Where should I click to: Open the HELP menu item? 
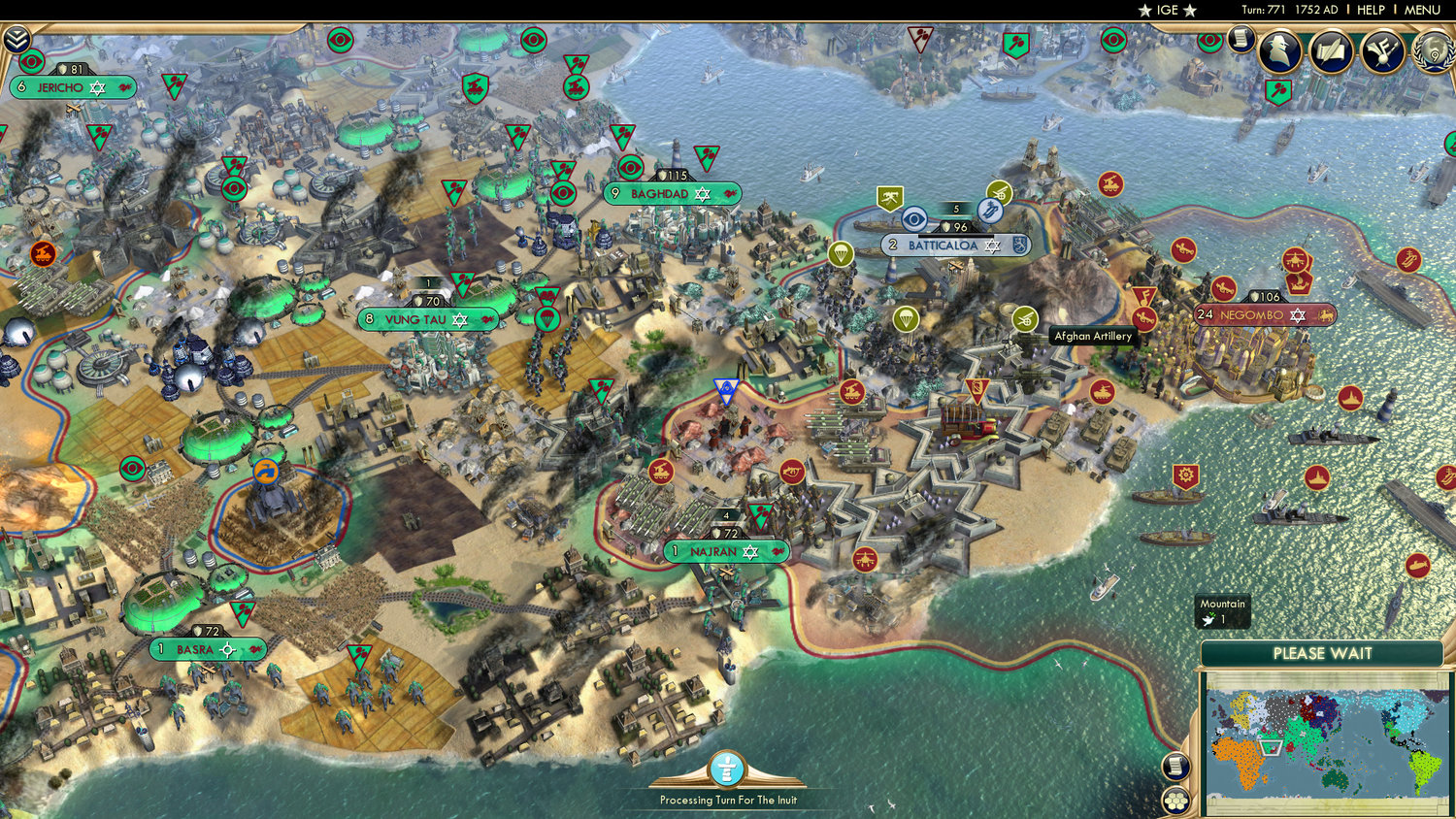[x=1372, y=10]
